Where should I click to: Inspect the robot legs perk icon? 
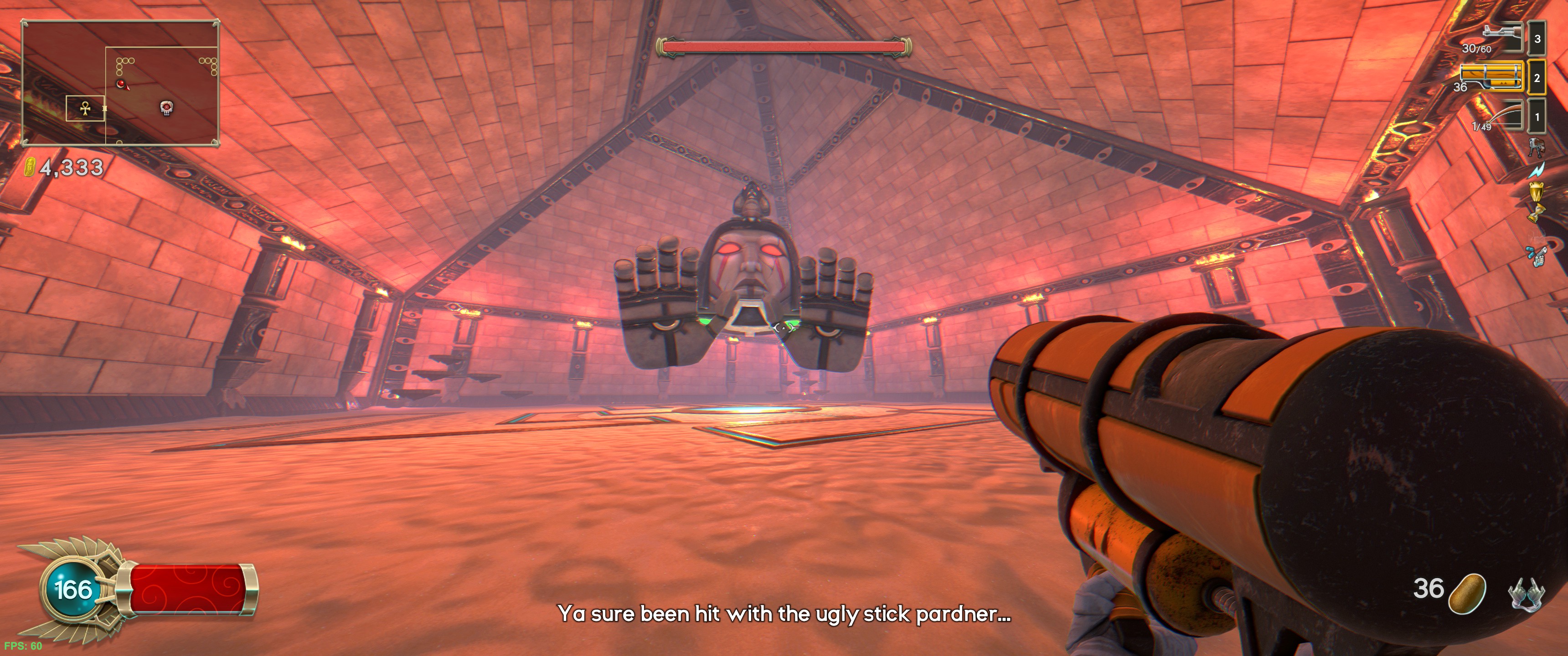[x=1537, y=147]
